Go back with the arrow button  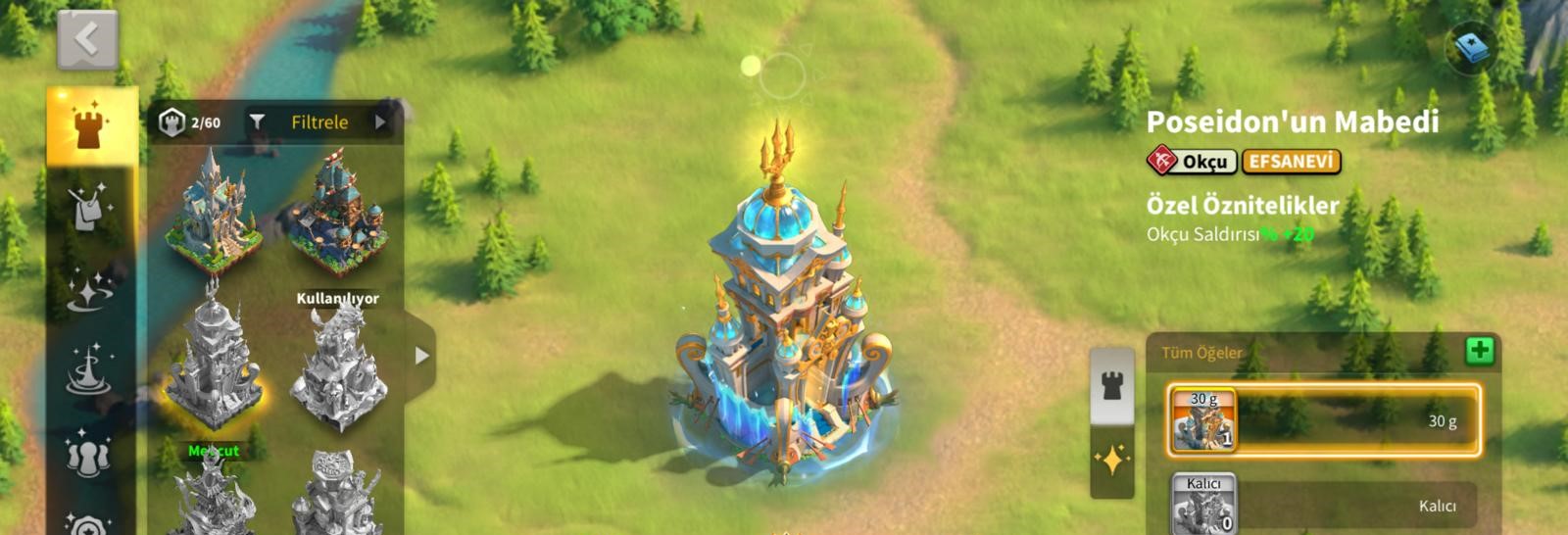point(87,40)
